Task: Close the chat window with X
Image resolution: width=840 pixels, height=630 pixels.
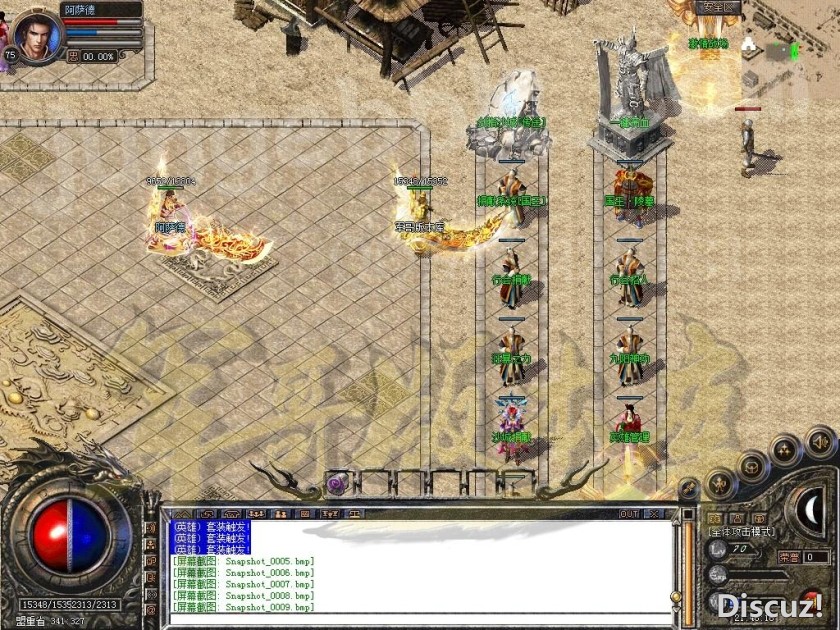Action: click(x=655, y=514)
